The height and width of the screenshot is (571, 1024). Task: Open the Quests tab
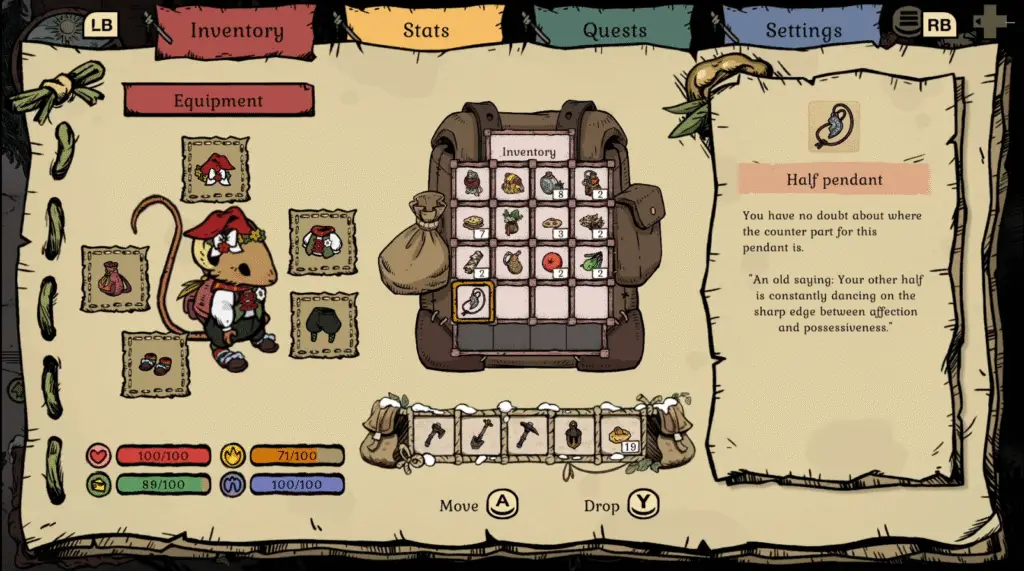tap(614, 30)
